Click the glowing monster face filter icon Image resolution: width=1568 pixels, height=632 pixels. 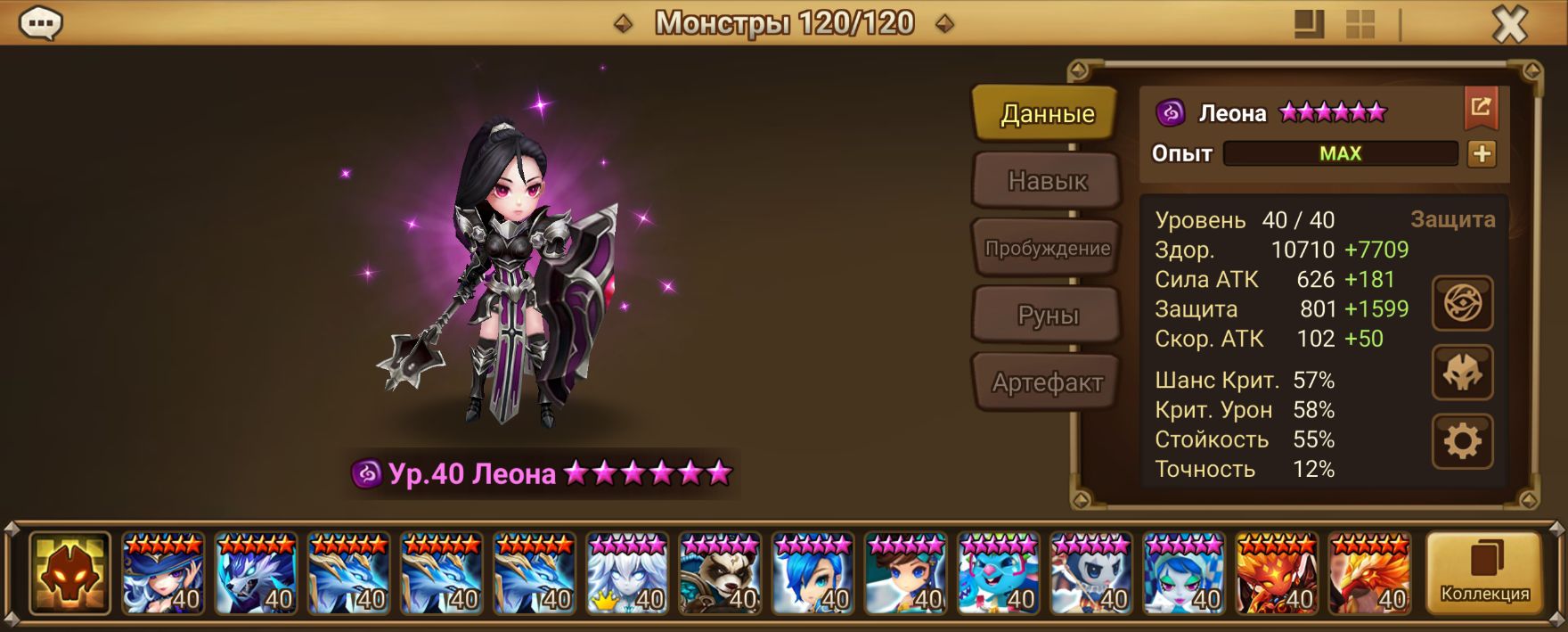click(70, 573)
